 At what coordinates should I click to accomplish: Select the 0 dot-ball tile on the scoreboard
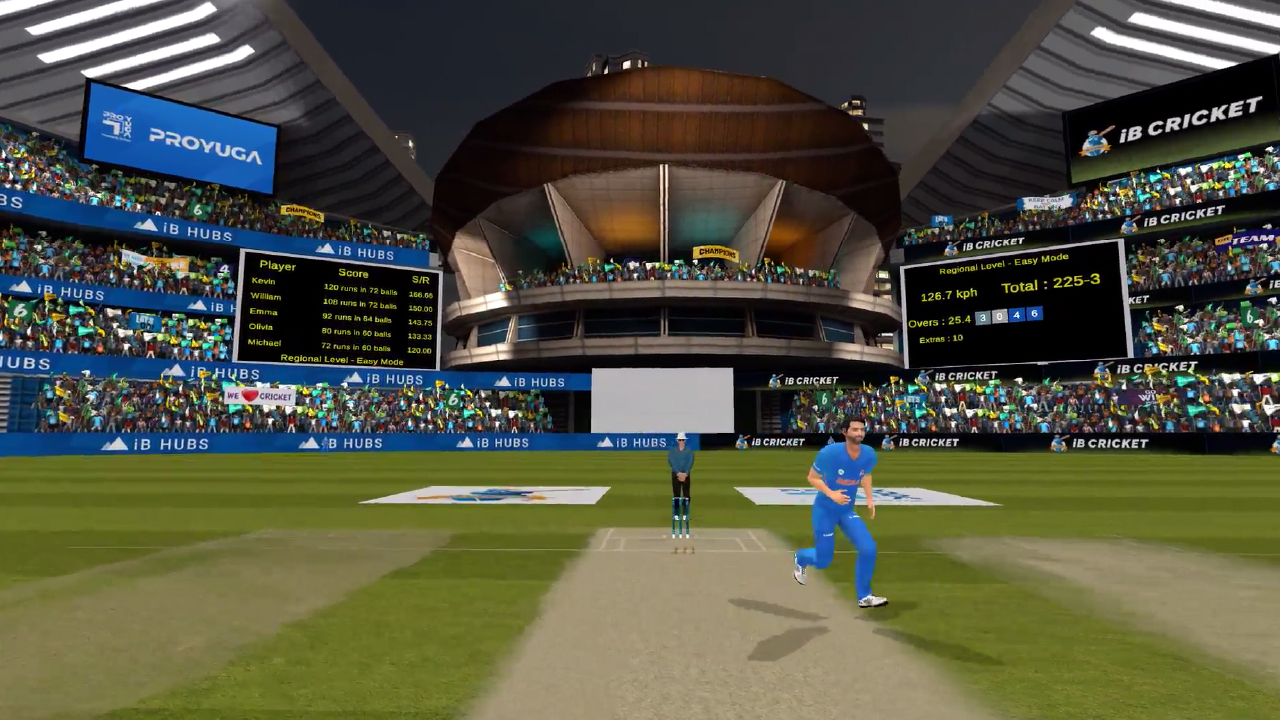(x=999, y=315)
